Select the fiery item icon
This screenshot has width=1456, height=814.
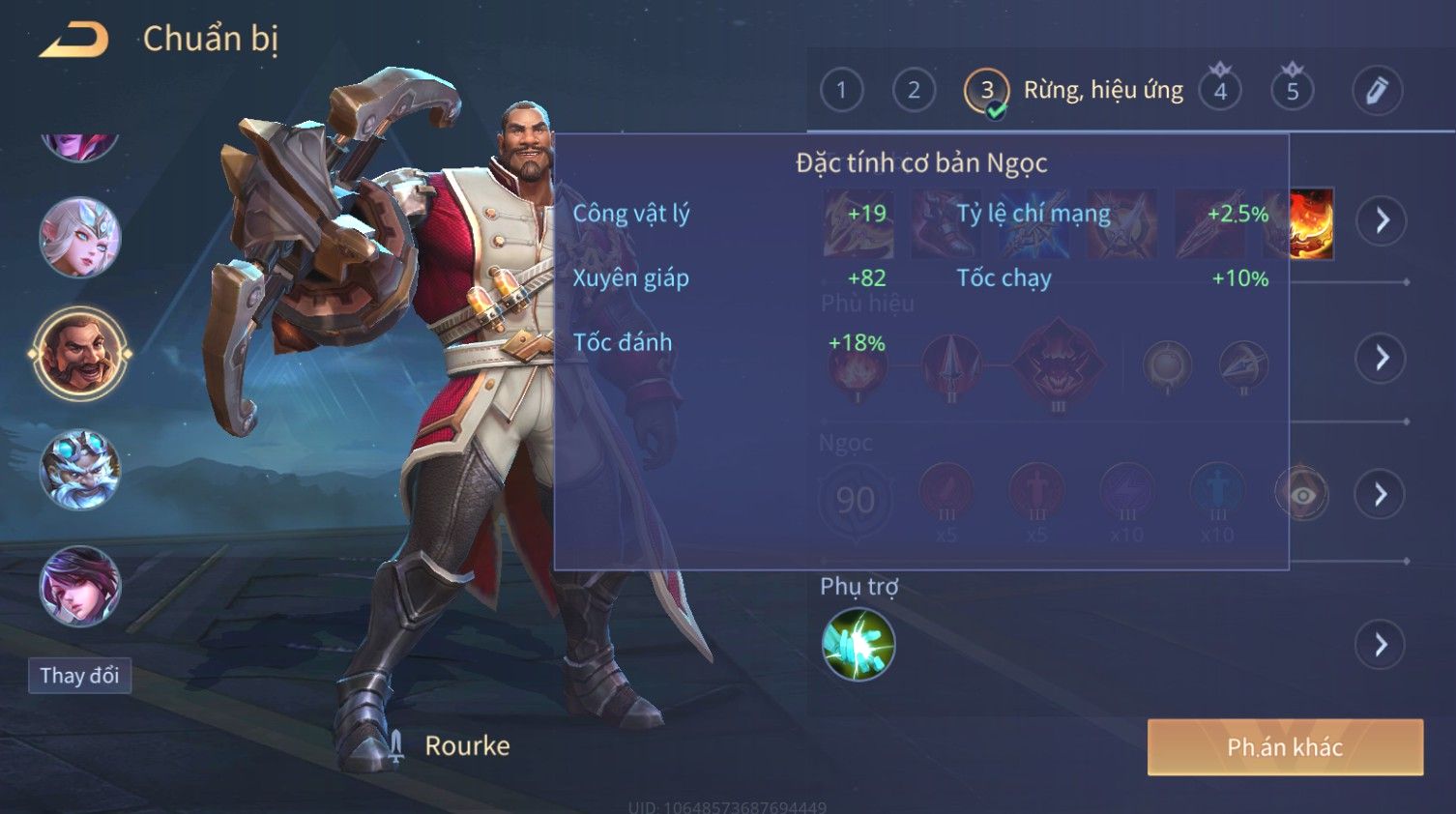coord(1312,224)
